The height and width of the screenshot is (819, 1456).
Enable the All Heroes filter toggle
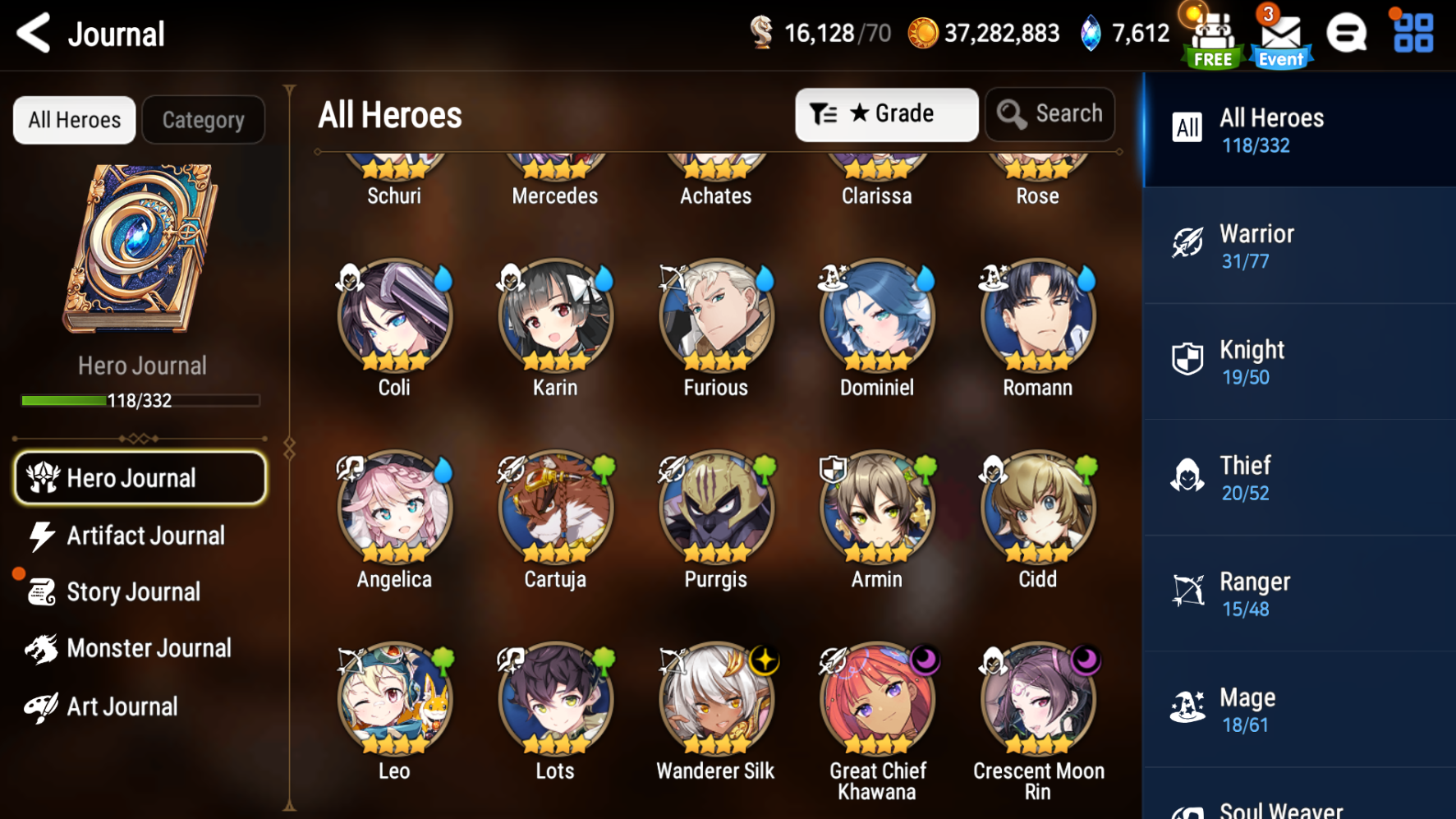point(74,119)
